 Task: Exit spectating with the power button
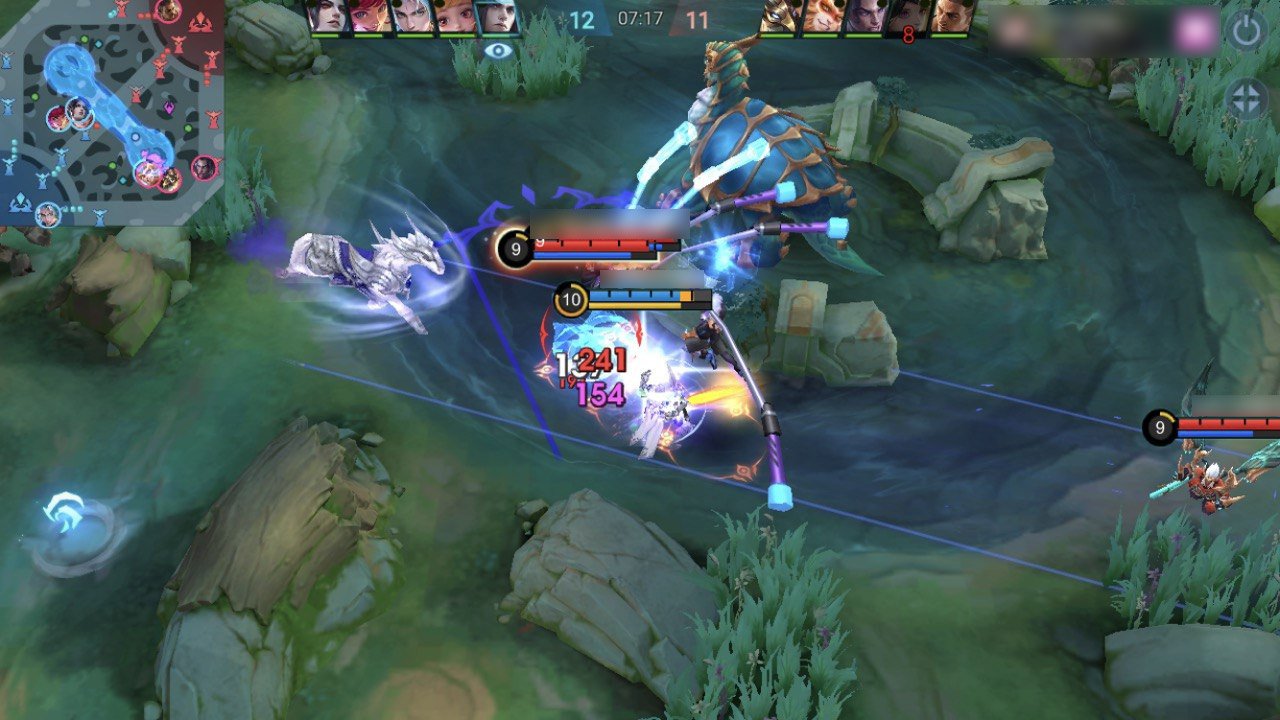[1246, 32]
